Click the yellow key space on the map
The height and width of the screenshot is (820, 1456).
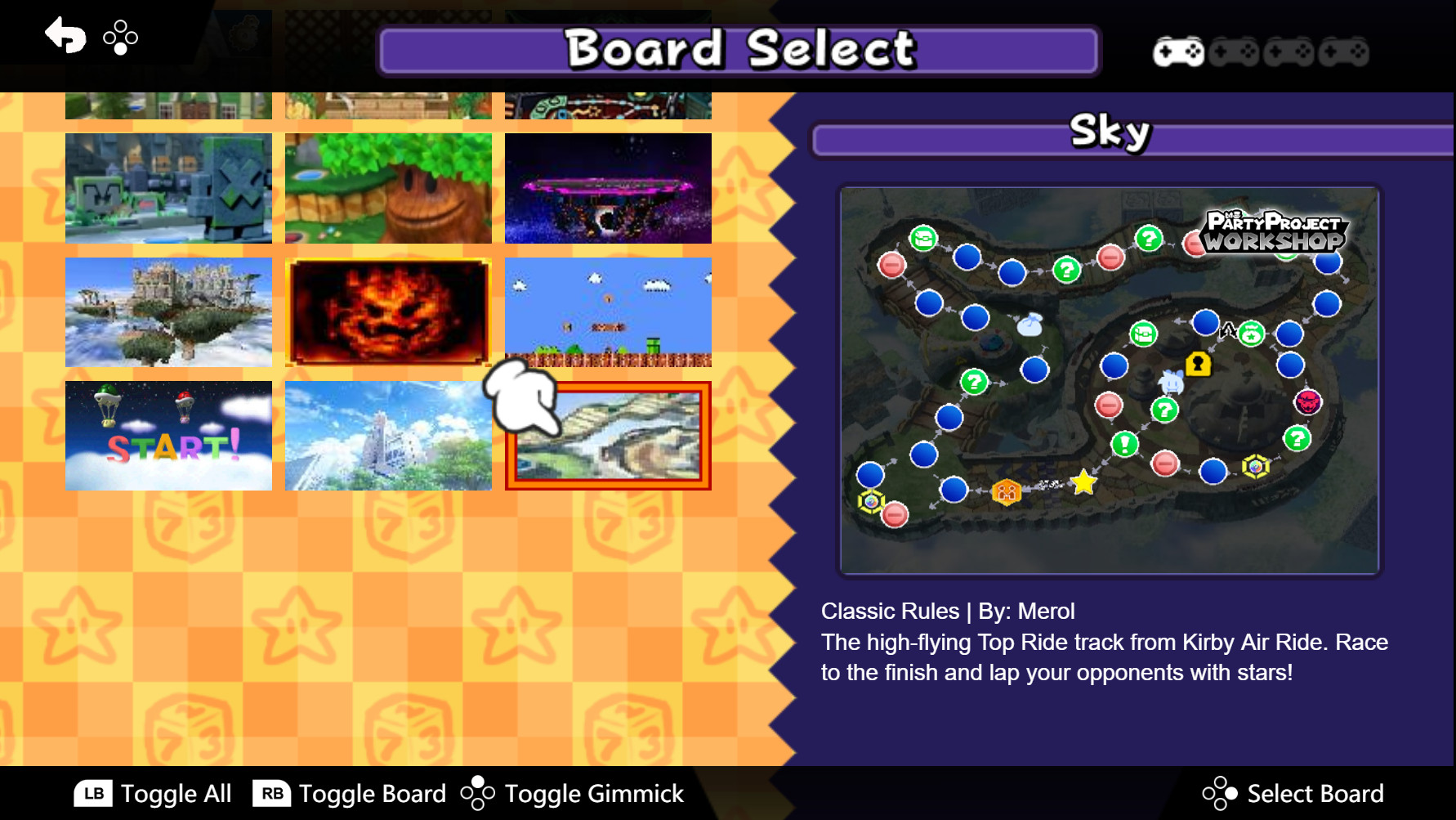pyautogui.click(x=1199, y=365)
